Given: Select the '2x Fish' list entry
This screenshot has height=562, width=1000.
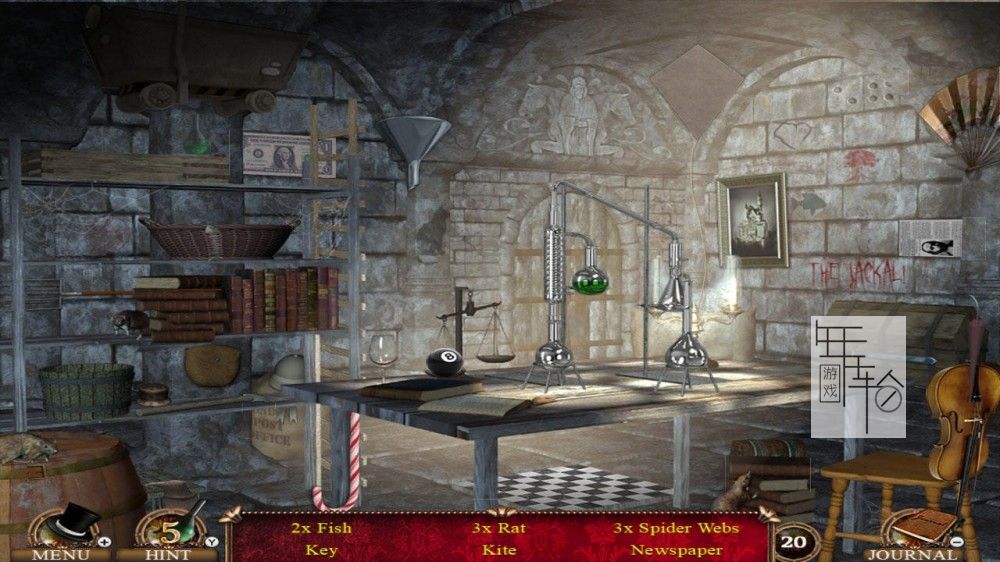Looking at the screenshot, I should [x=321, y=528].
